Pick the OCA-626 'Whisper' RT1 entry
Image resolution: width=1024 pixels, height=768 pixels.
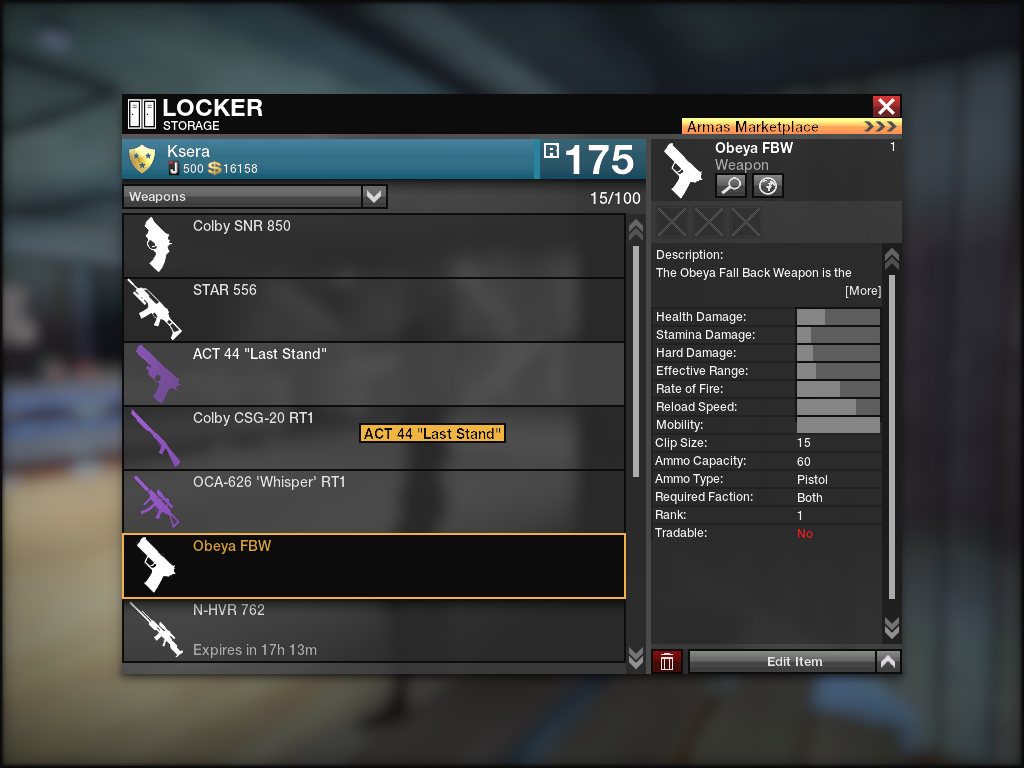[373, 502]
